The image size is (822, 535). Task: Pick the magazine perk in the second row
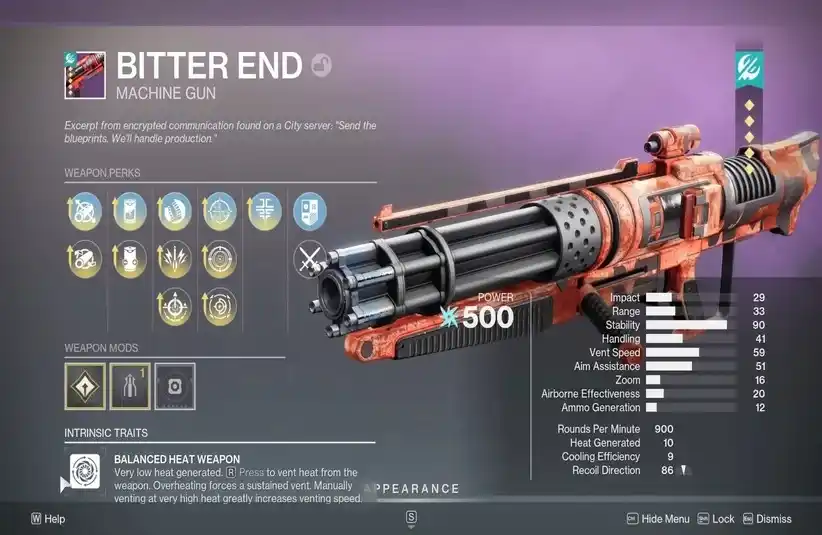130,258
